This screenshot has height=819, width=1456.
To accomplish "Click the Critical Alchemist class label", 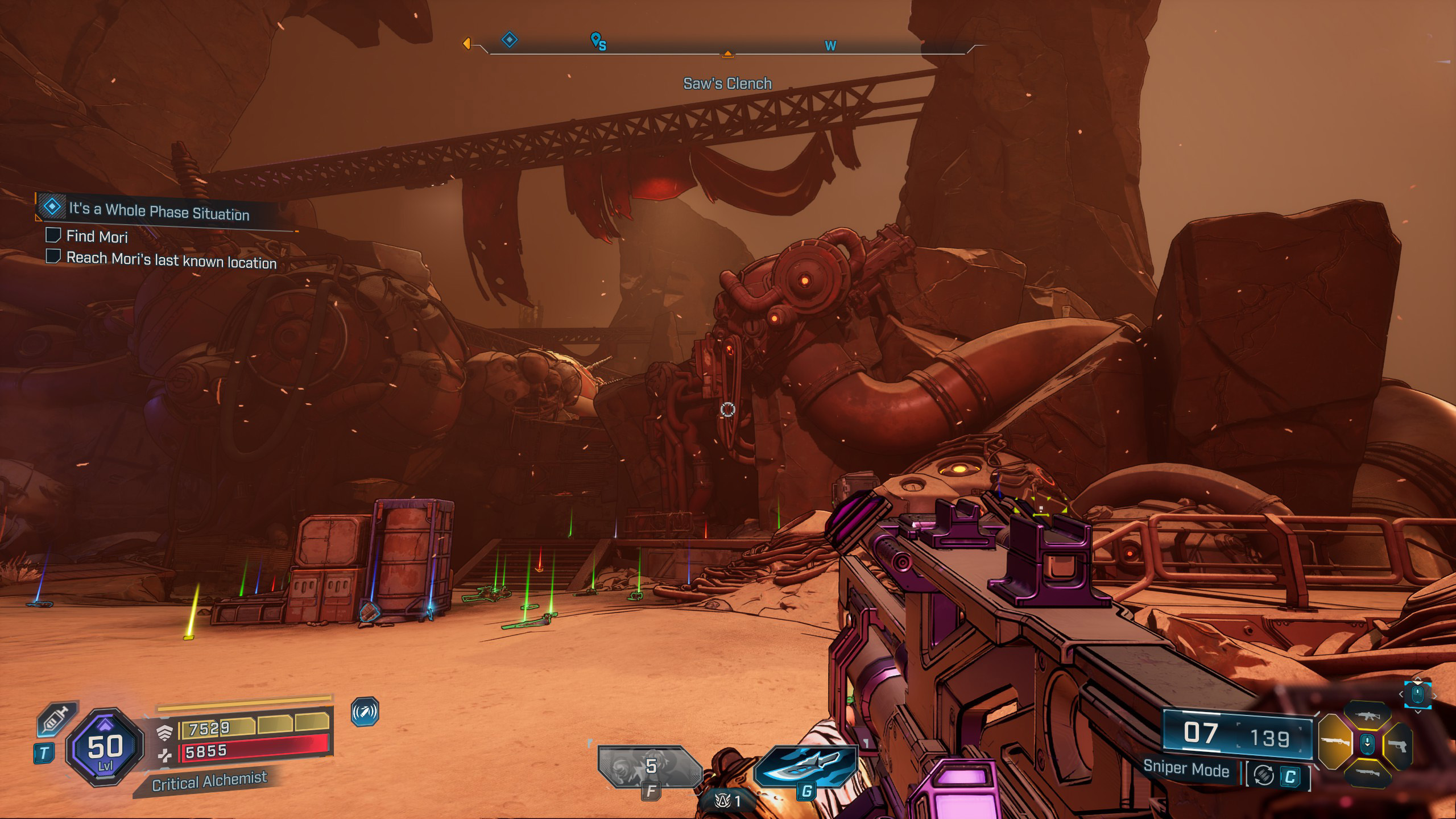I will point(209,781).
